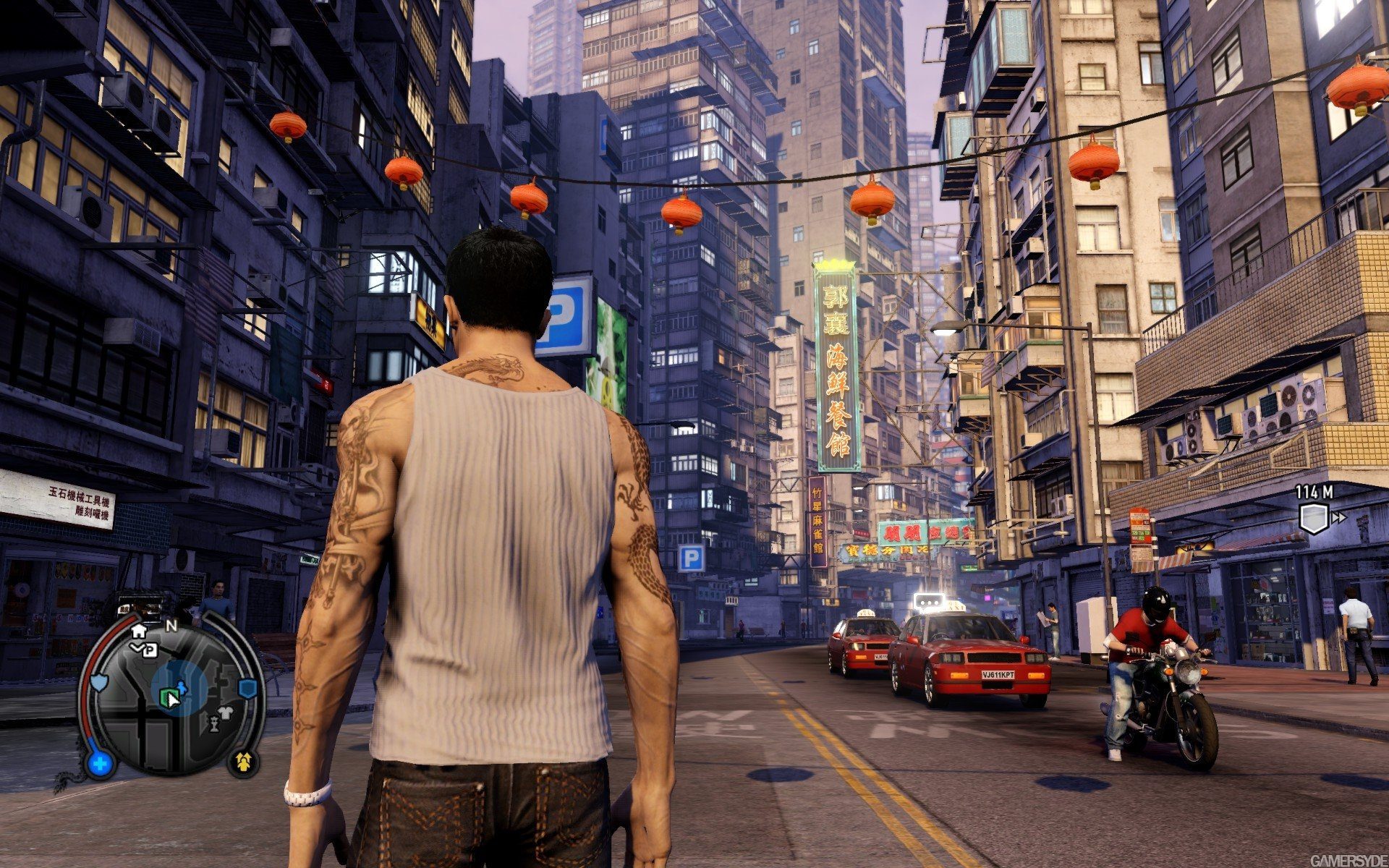Click the yellow gang marker below the minimap
The height and width of the screenshot is (868, 1389).
point(244,762)
